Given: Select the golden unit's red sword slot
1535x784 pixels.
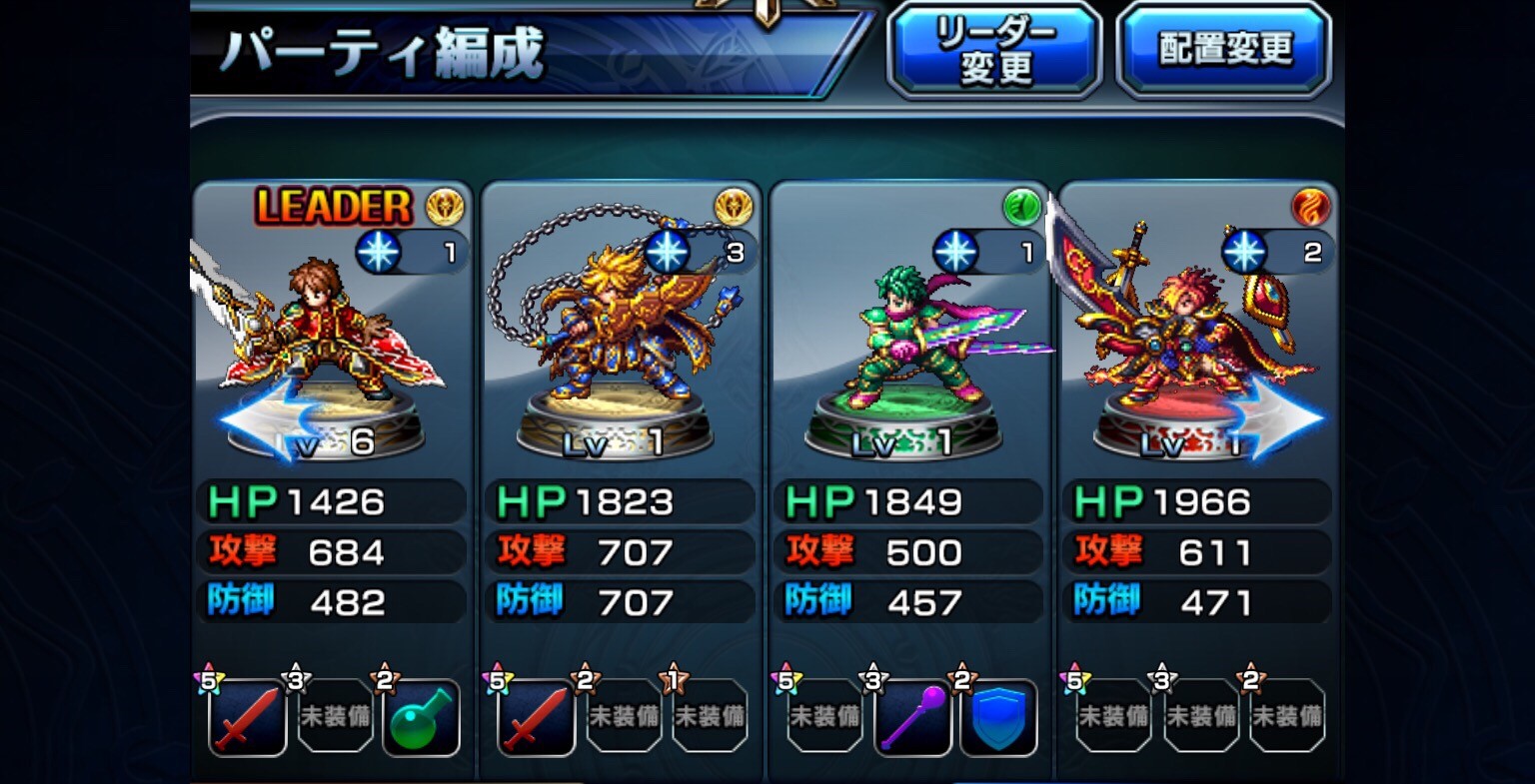Looking at the screenshot, I should tap(537, 717).
